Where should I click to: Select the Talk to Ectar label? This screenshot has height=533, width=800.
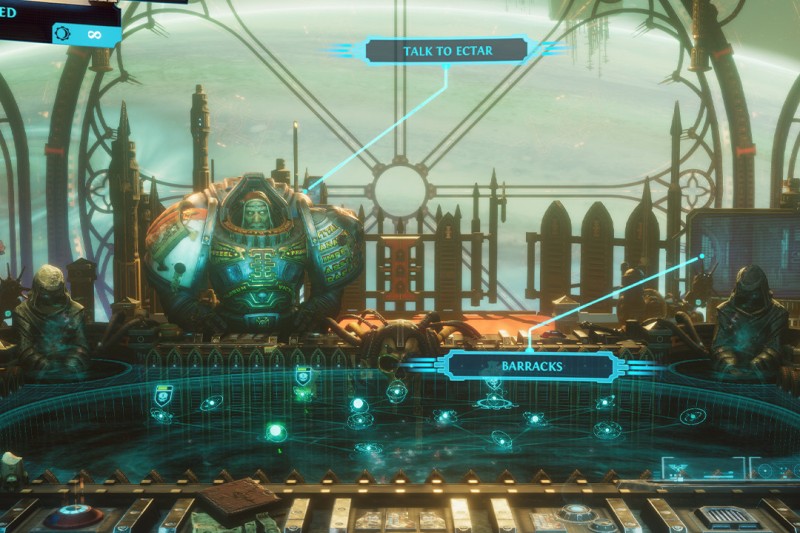point(447,51)
